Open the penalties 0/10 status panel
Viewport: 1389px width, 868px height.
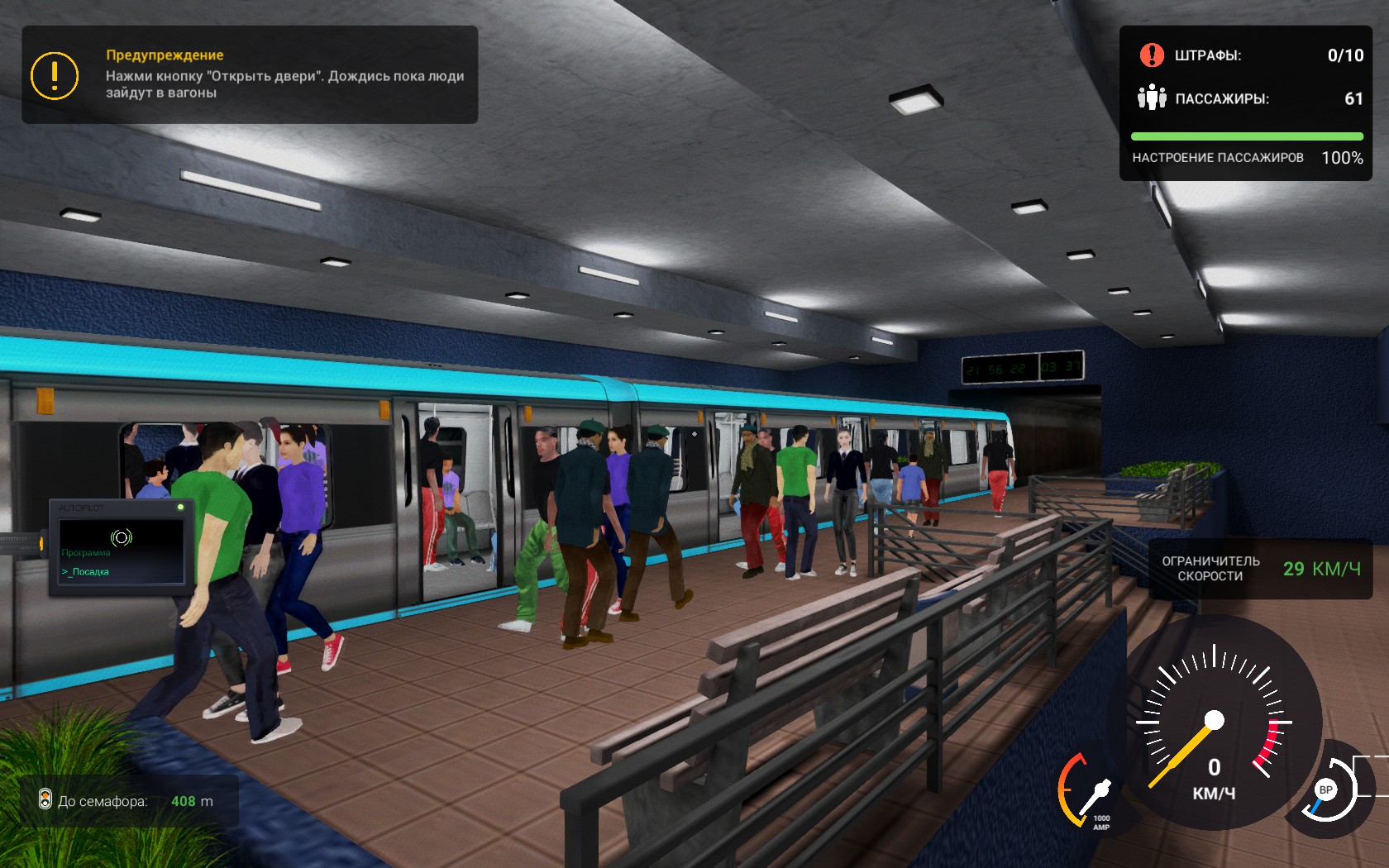(x=1248, y=55)
